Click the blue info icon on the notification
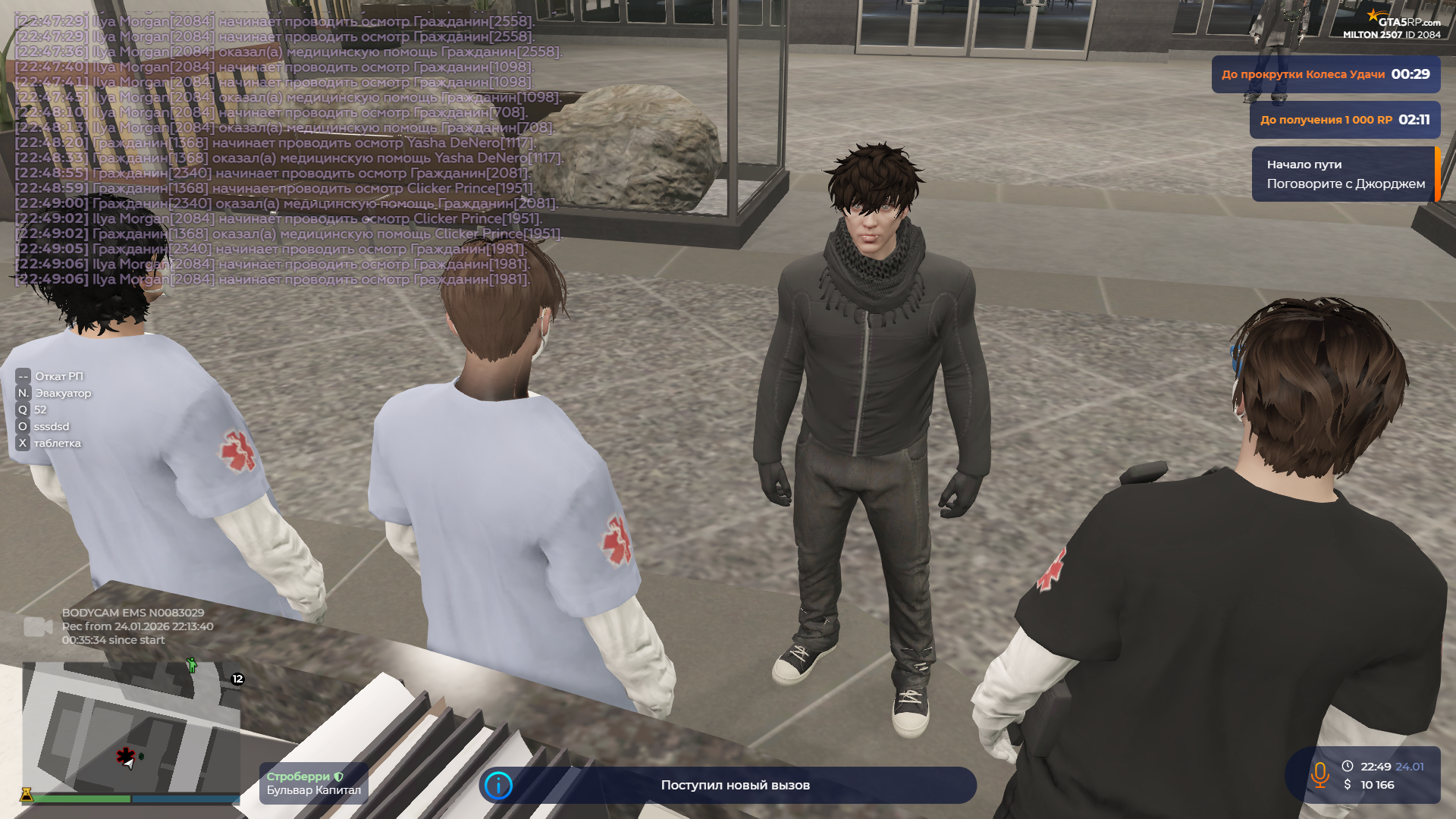1456x819 pixels. 498,786
